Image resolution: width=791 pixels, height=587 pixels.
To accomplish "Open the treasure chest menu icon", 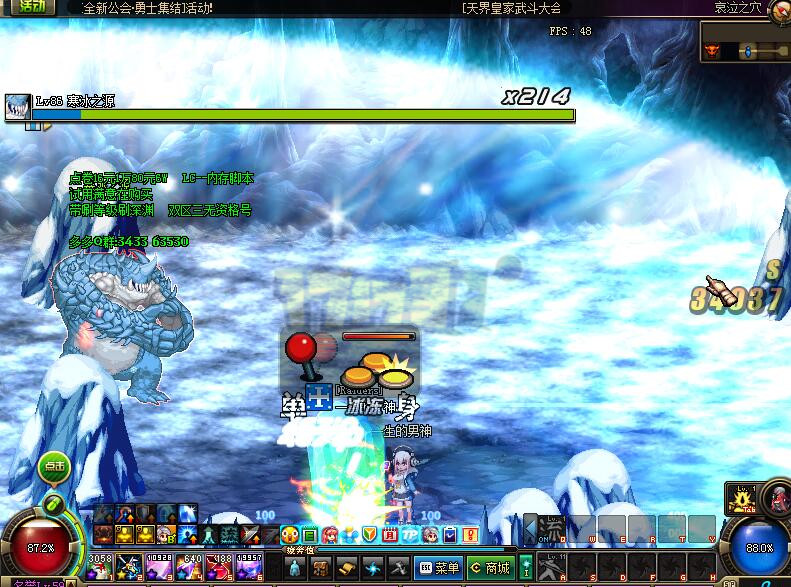I will pyautogui.click(x=321, y=568).
